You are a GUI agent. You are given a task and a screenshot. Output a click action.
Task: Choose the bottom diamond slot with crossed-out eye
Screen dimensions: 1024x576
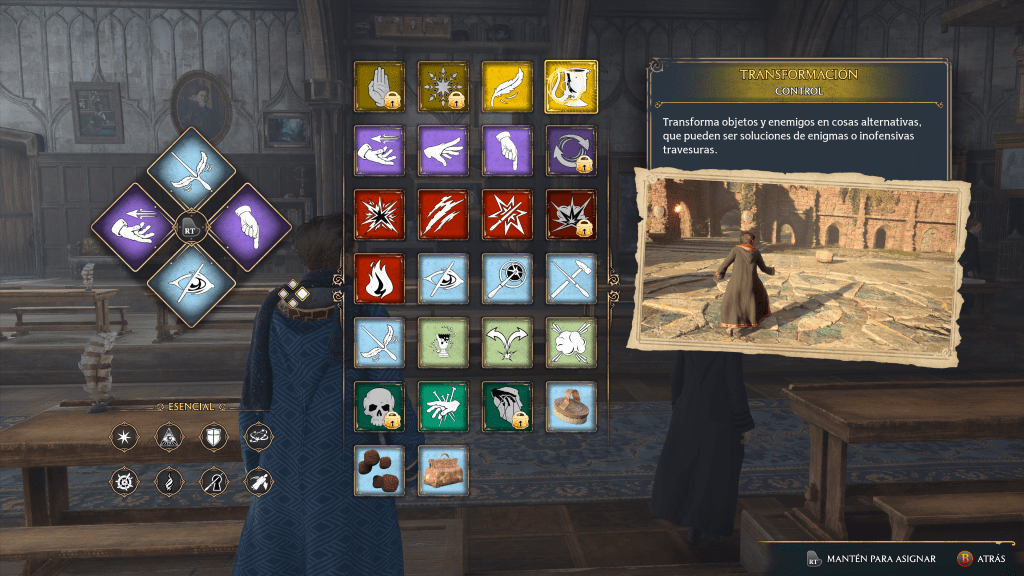pyautogui.click(x=191, y=285)
